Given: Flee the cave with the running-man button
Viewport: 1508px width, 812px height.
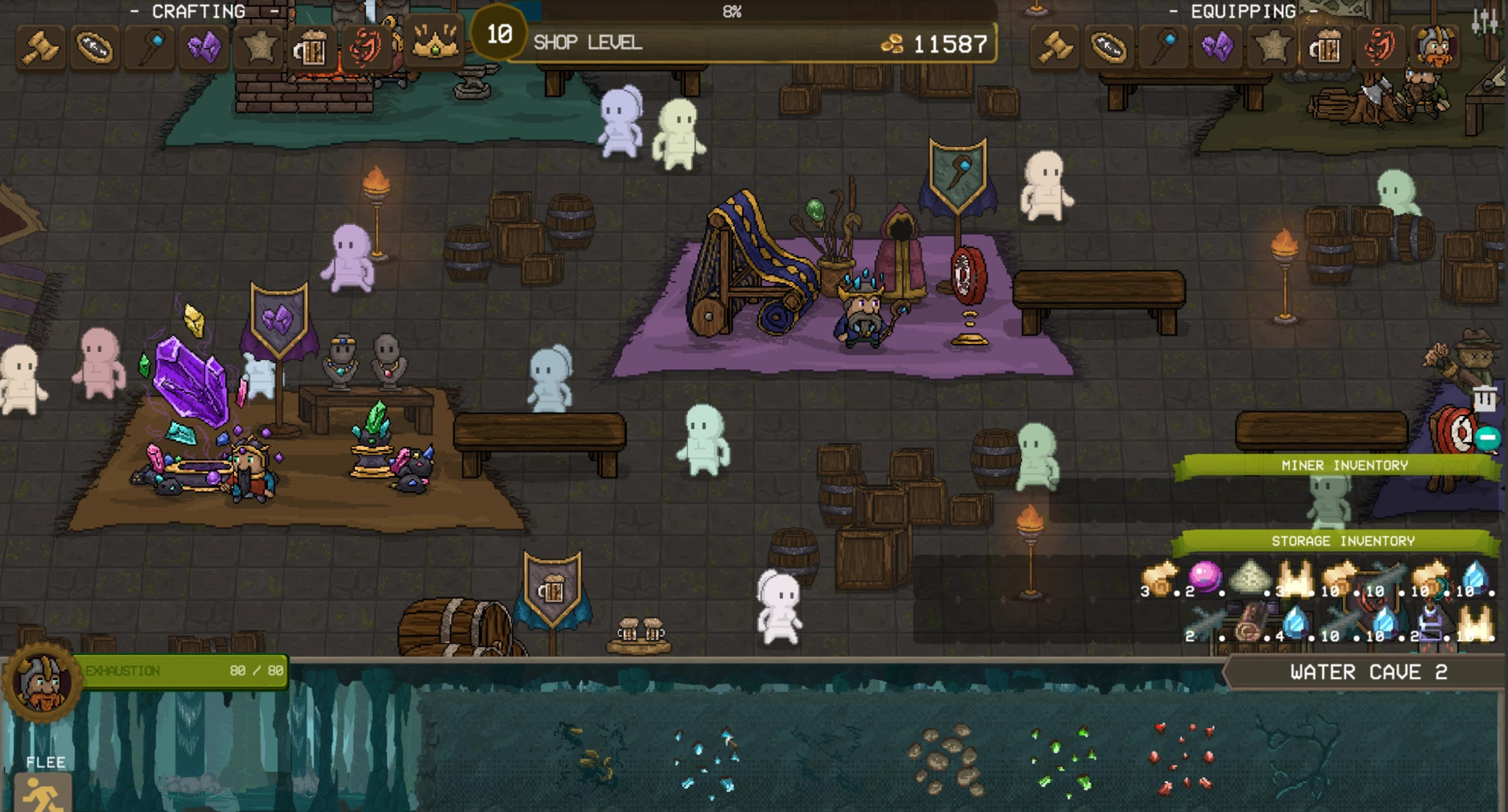Looking at the screenshot, I should coord(44,792).
